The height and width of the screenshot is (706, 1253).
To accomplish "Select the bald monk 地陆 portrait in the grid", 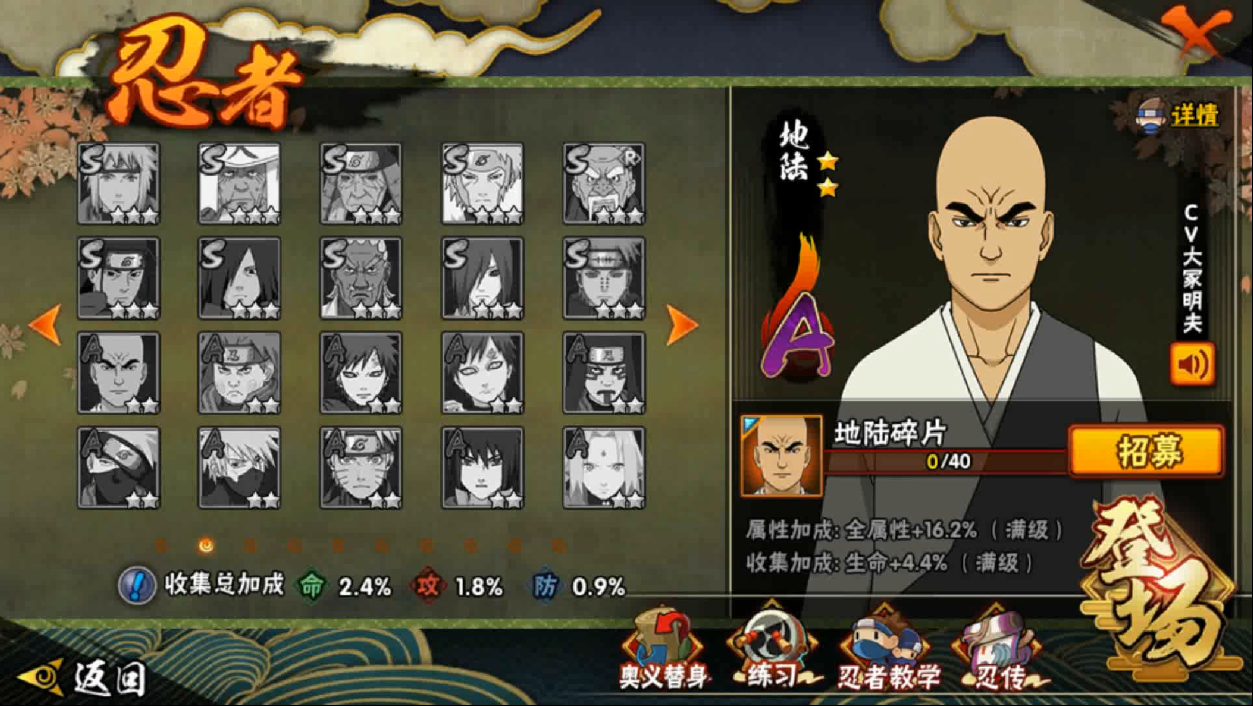I will [x=118, y=373].
